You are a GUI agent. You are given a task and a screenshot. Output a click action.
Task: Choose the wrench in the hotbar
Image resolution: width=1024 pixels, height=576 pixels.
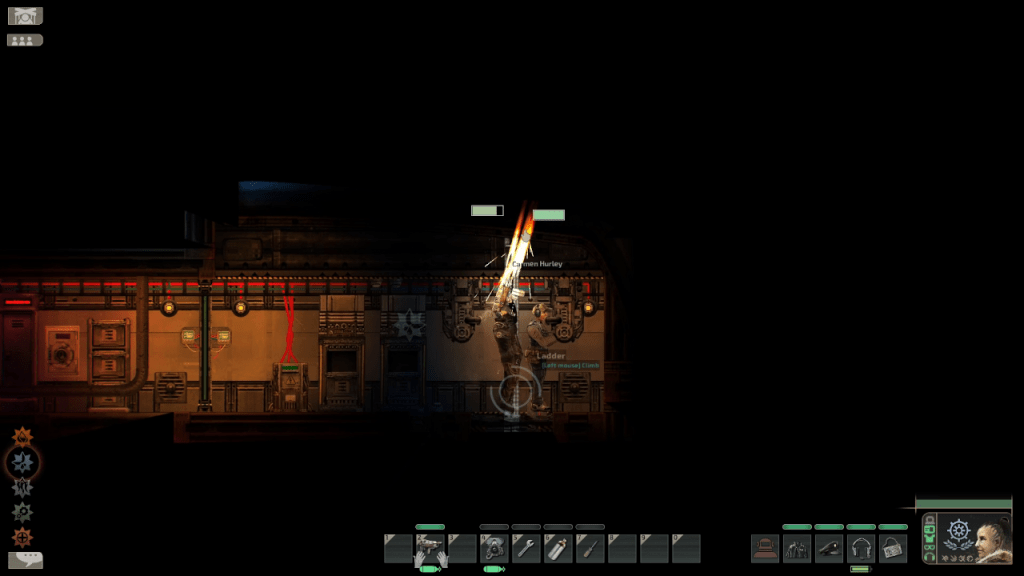(x=526, y=548)
